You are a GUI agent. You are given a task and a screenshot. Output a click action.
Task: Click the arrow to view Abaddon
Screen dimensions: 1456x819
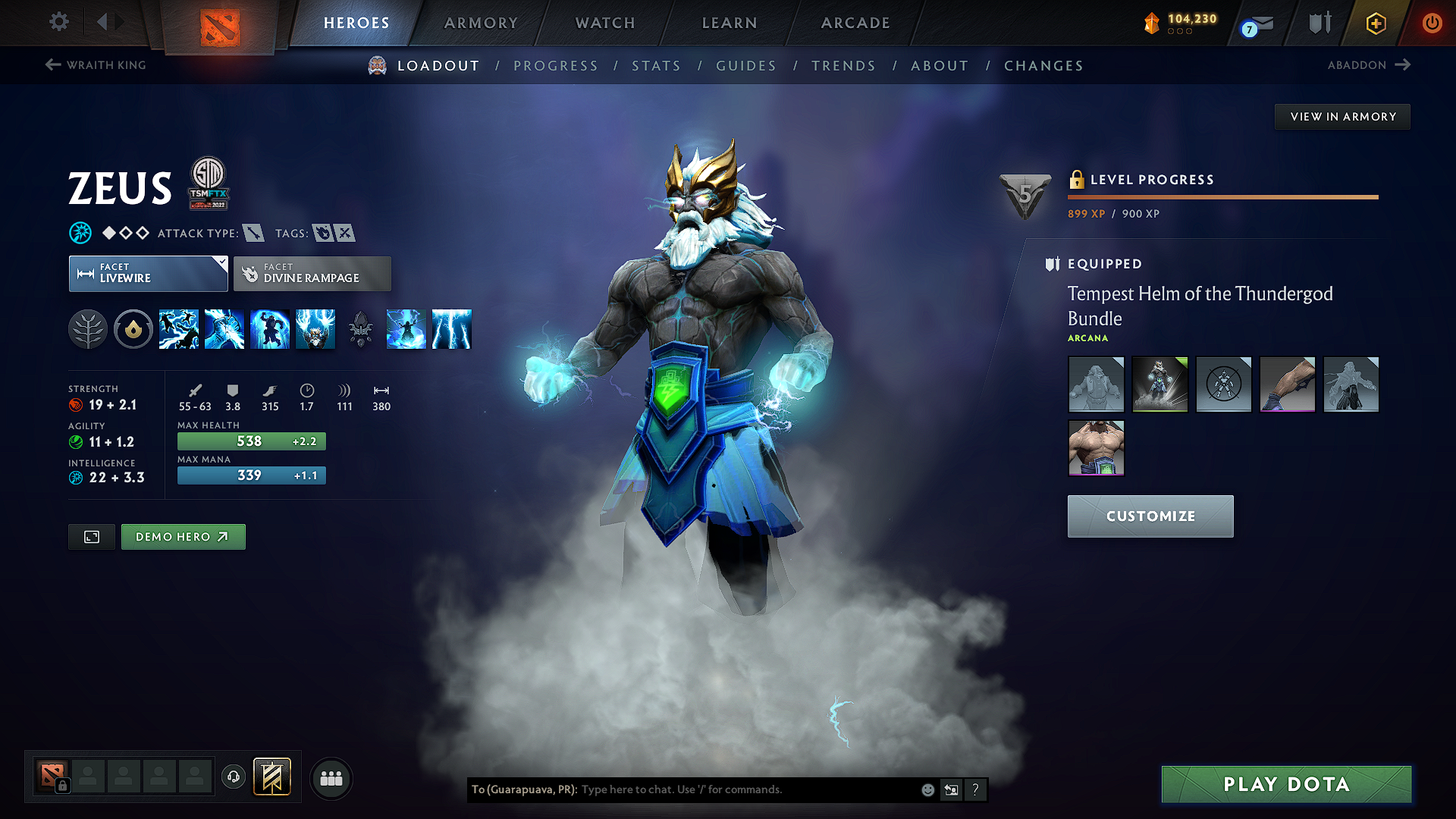1404,65
